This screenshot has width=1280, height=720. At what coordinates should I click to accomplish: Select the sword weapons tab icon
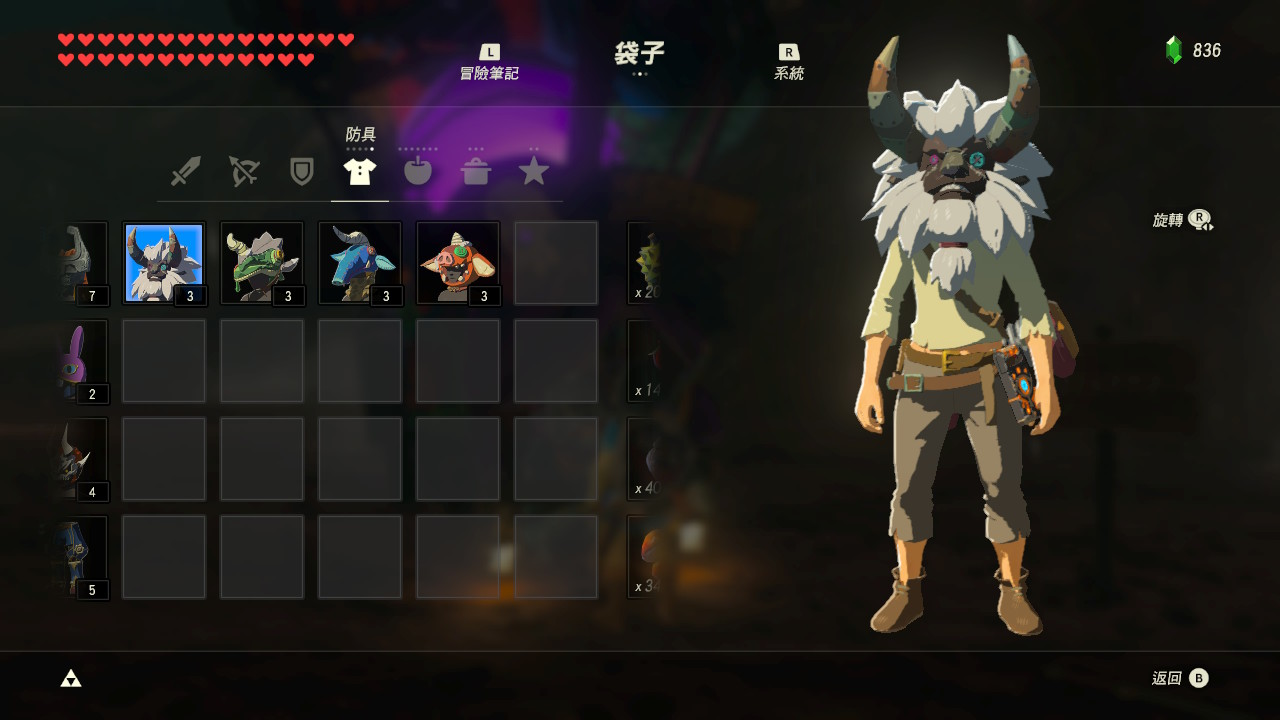click(186, 170)
